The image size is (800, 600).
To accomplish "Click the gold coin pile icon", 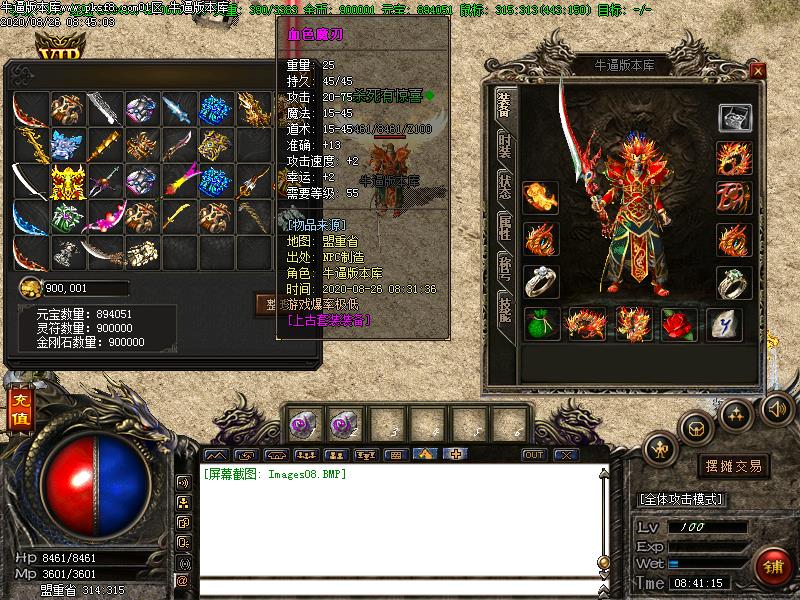I will [30, 289].
